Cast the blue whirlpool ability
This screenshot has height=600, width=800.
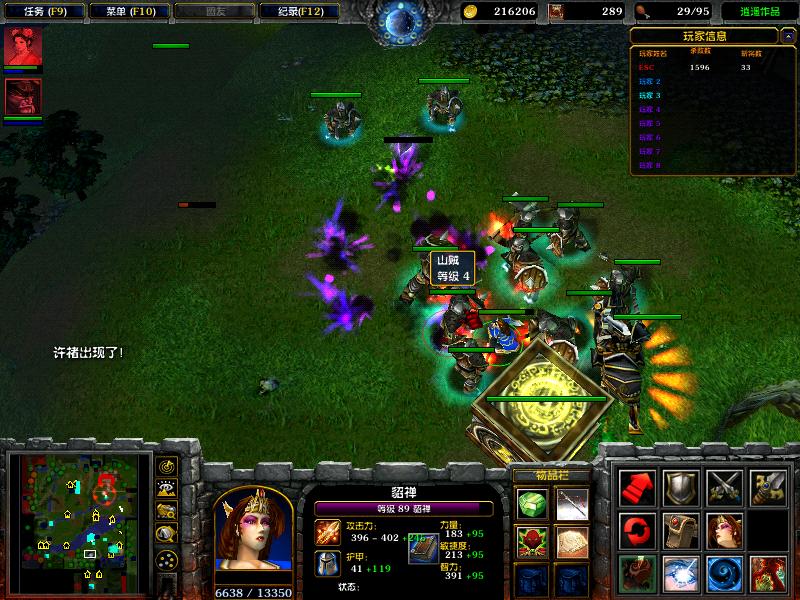pyautogui.click(x=724, y=573)
